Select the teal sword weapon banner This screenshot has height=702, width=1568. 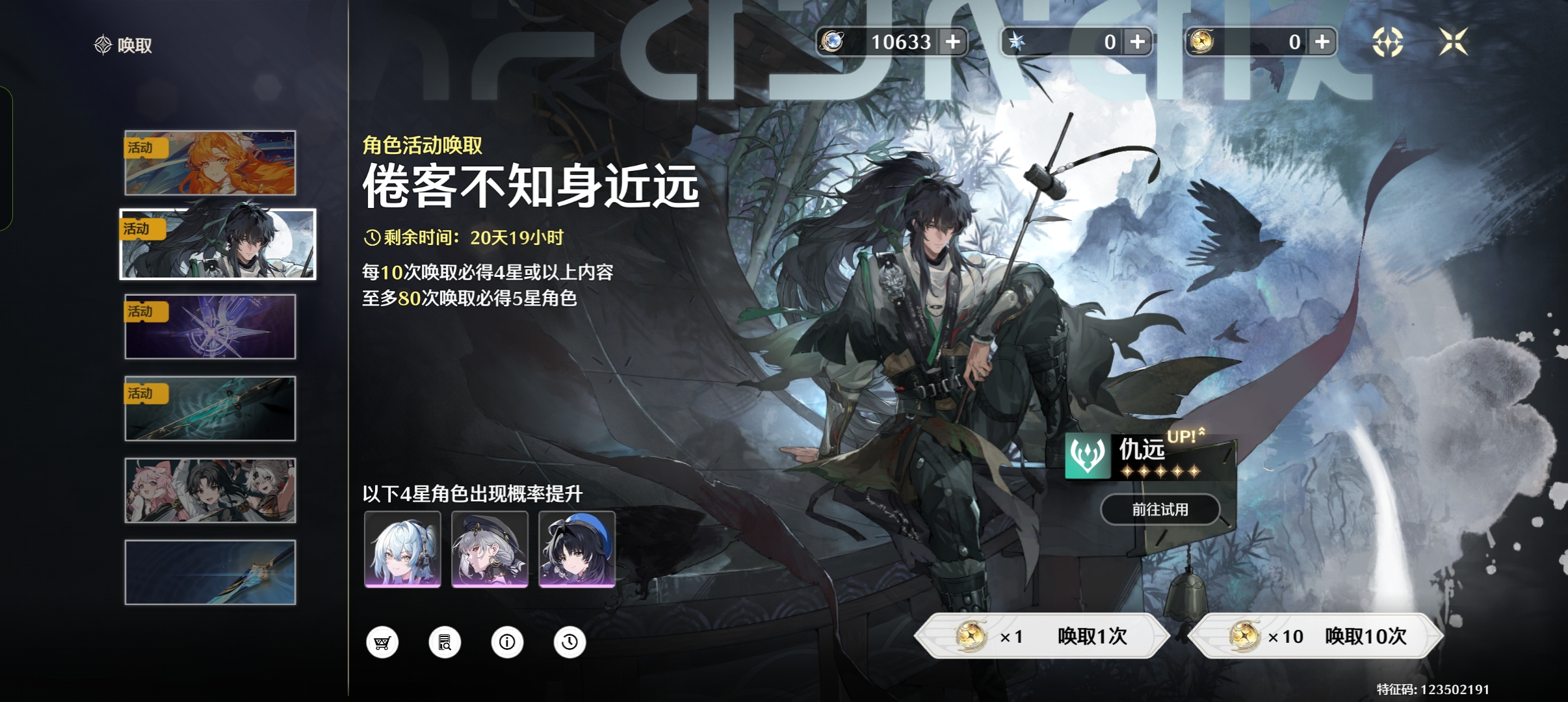pyautogui.click(x=210, y=408)
